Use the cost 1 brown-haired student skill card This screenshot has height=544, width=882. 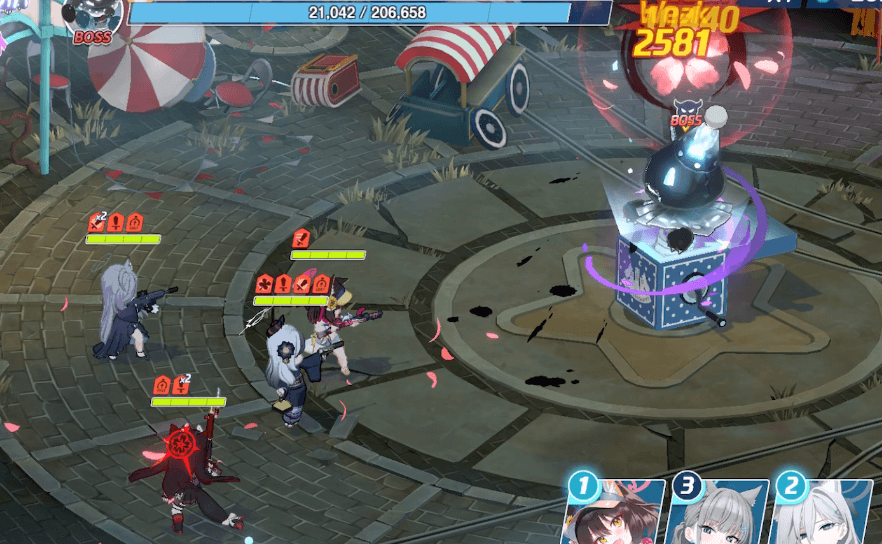[618, 517]
